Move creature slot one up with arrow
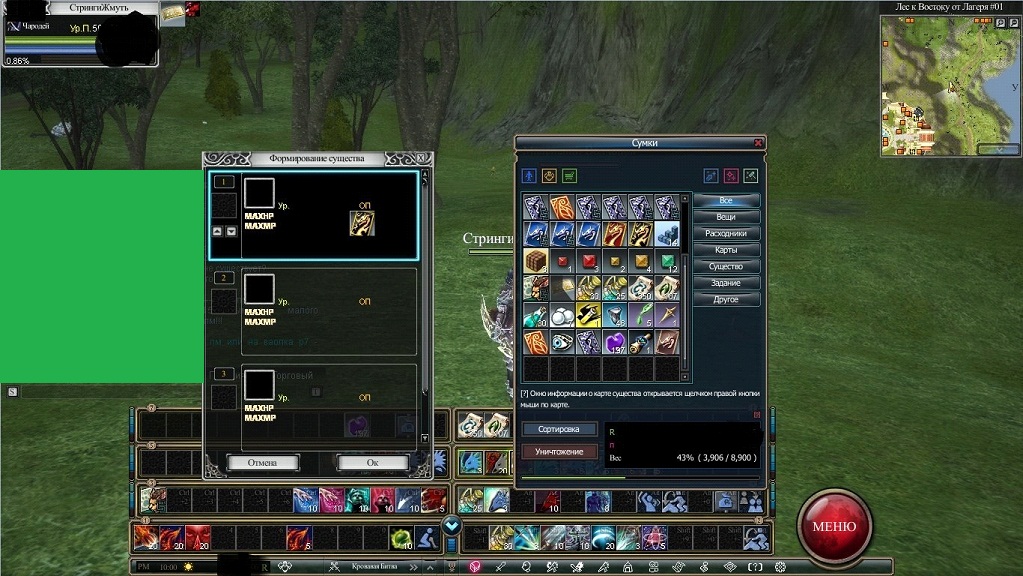This screenshot has height=576, width=1023. [x=218, y=232]
